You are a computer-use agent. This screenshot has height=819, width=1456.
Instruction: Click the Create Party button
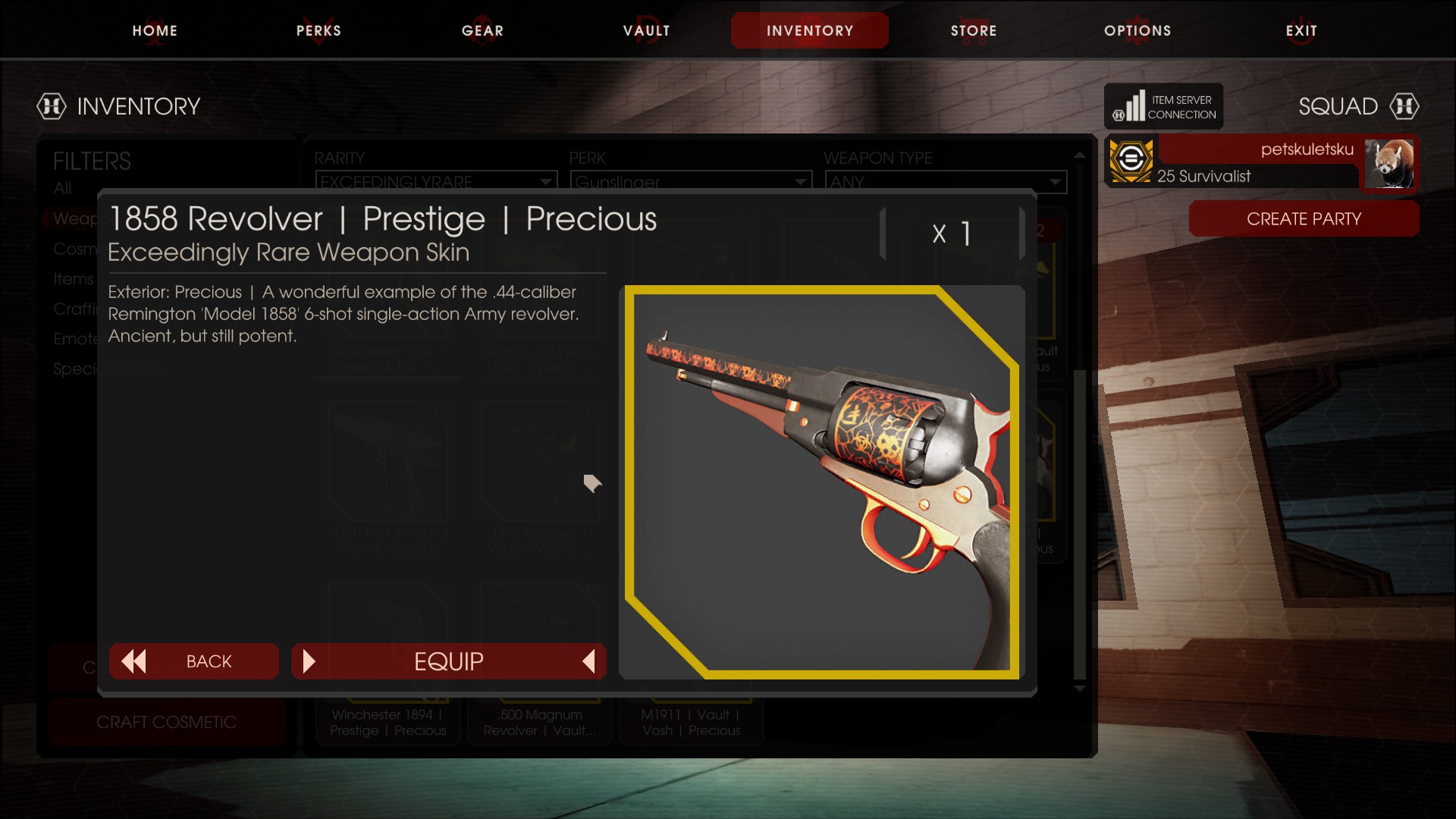click(x=1304, y=219)
